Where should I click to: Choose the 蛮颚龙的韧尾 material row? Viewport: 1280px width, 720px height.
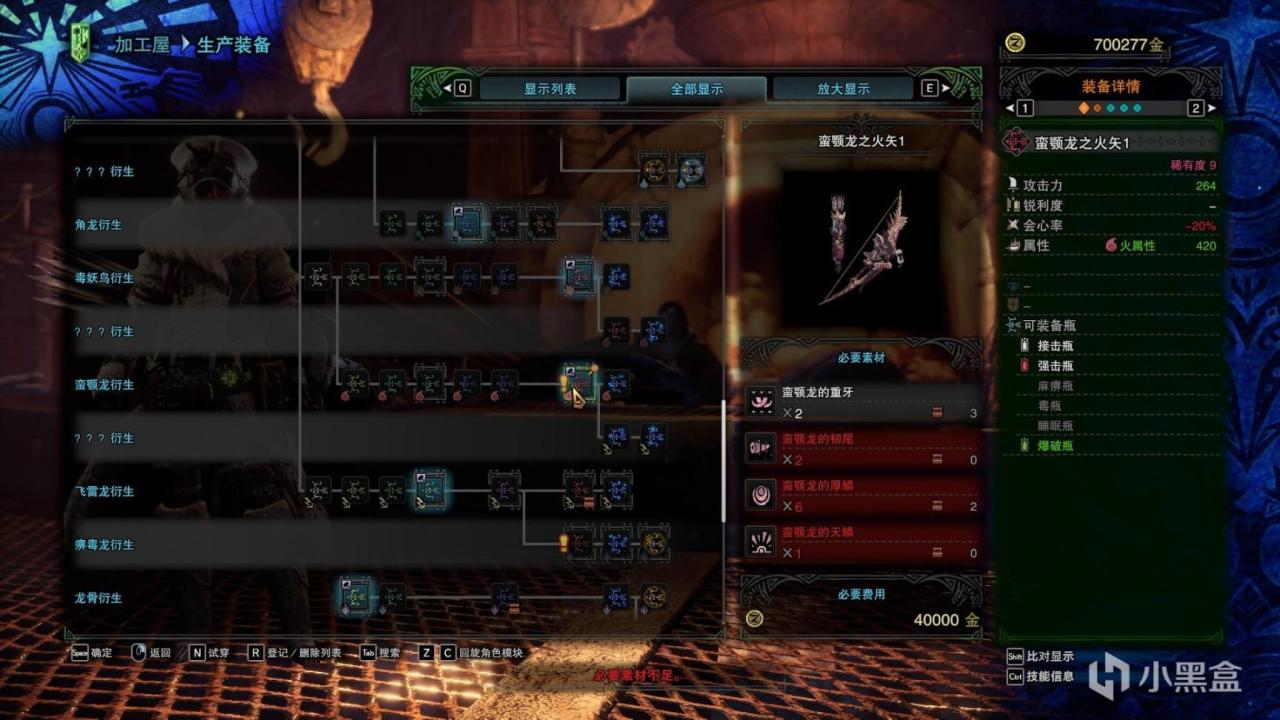click(860, 448)
